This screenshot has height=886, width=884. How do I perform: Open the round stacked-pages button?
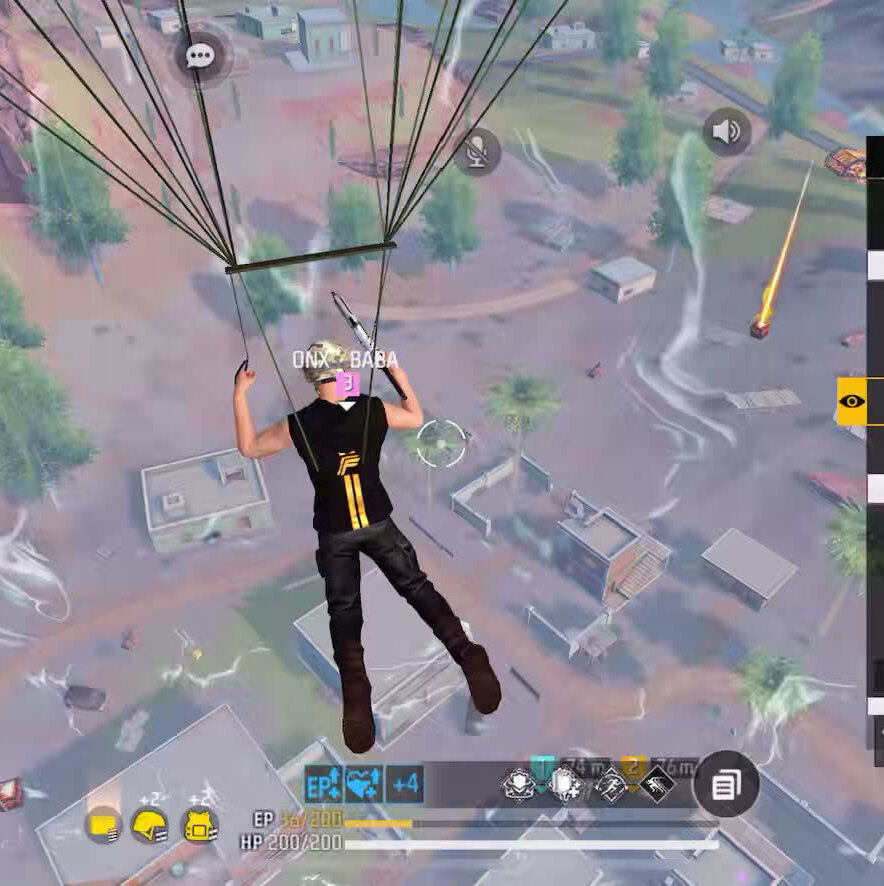point(725,784)
